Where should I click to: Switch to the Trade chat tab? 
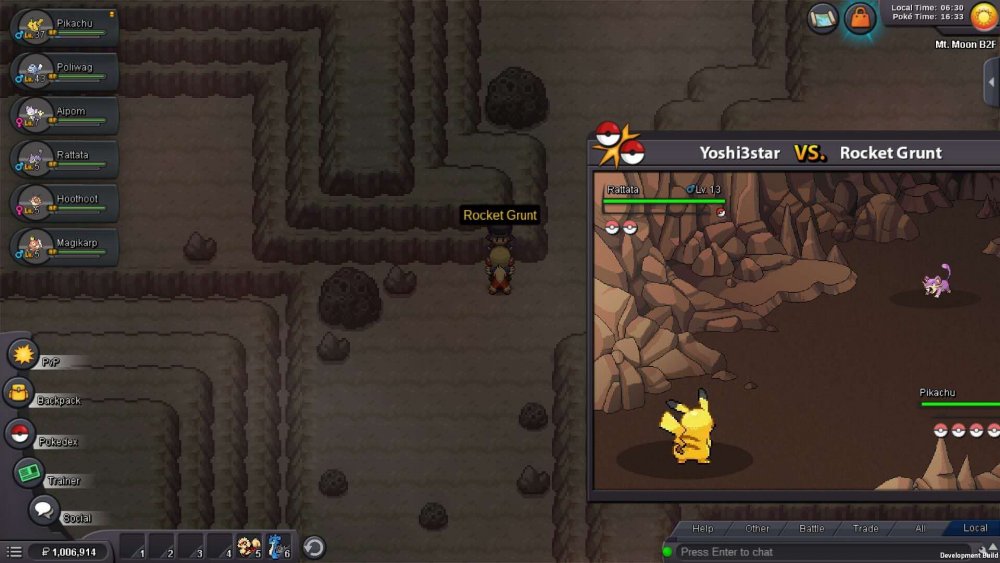click(x=865, y=528)
